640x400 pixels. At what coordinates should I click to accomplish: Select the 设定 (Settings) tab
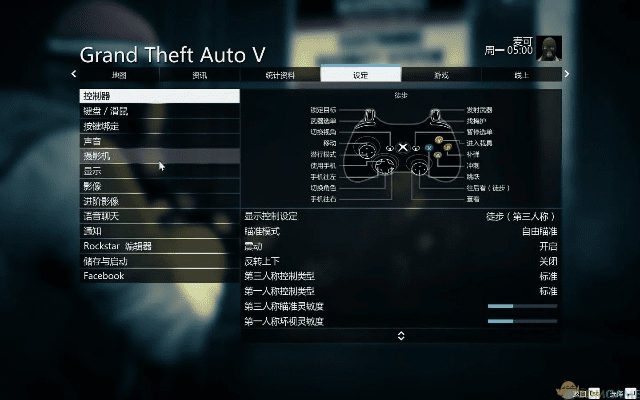point(361,75)
